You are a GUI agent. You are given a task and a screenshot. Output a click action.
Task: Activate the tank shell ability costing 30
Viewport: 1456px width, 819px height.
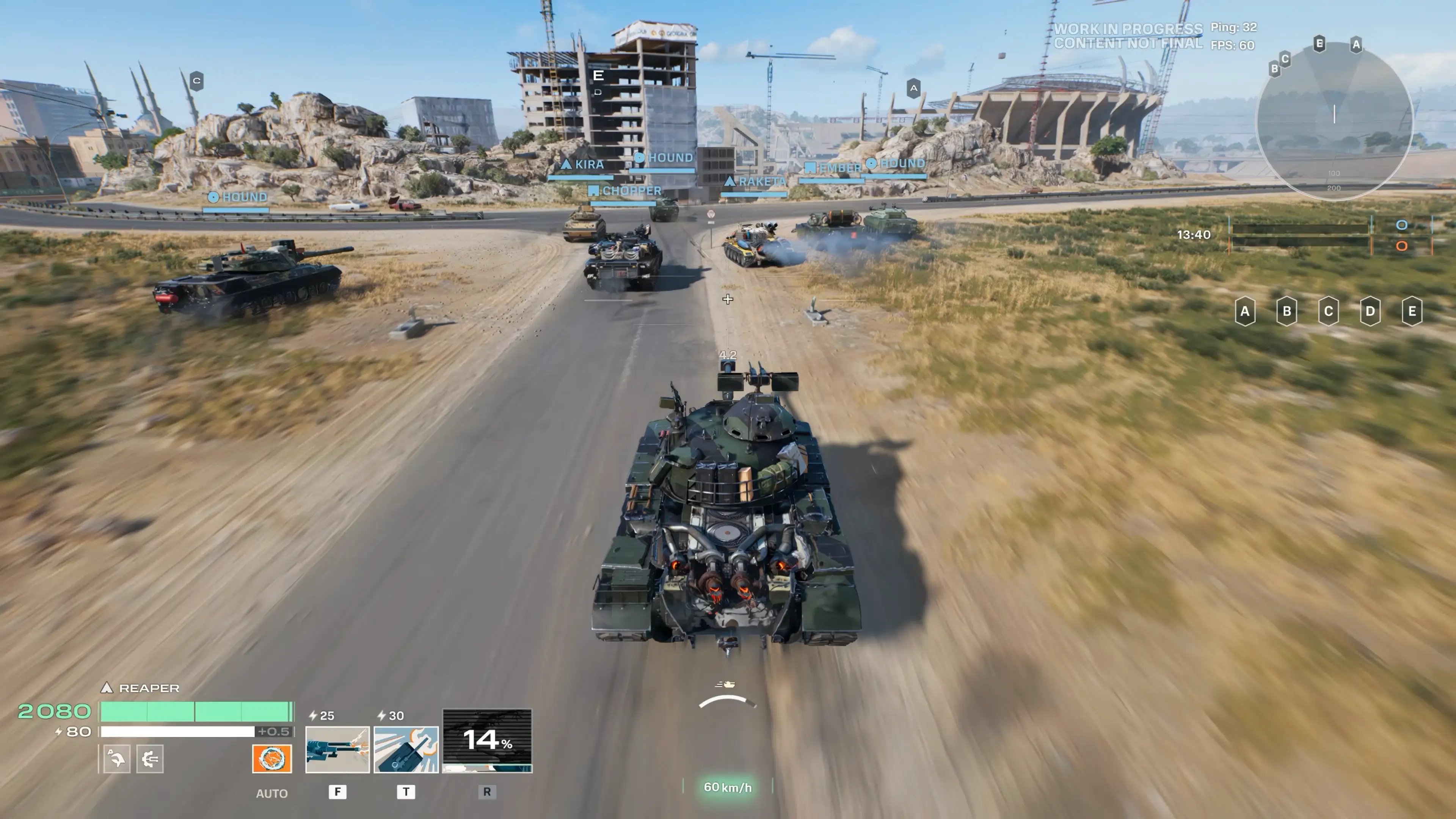406,750
